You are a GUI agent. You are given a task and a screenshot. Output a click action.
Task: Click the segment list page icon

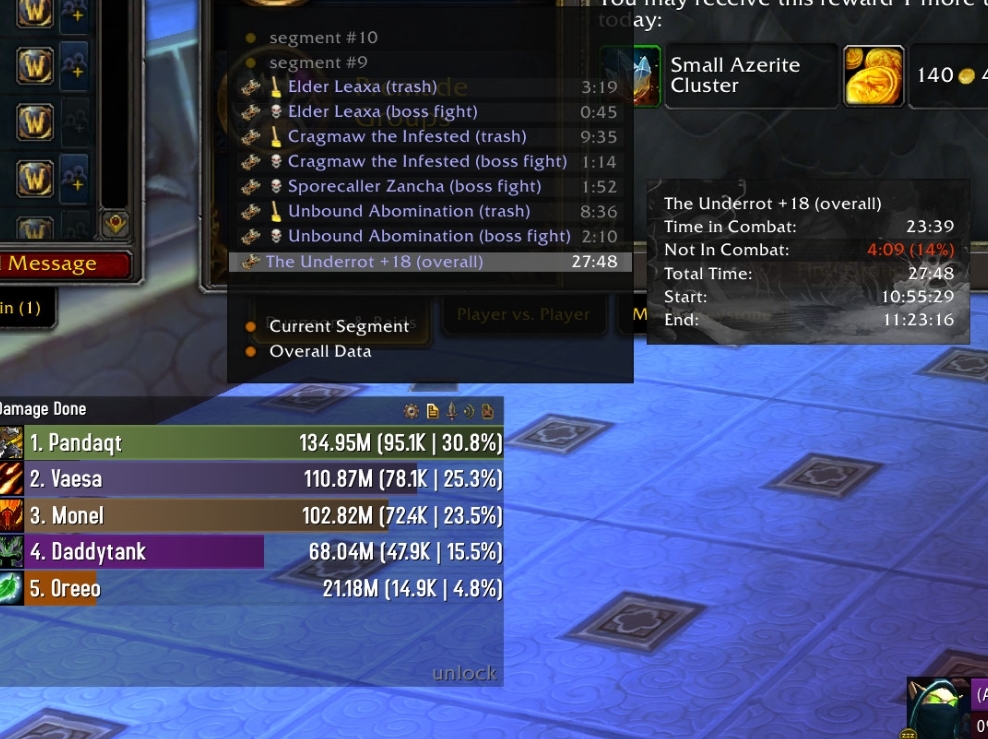point(432,410)
